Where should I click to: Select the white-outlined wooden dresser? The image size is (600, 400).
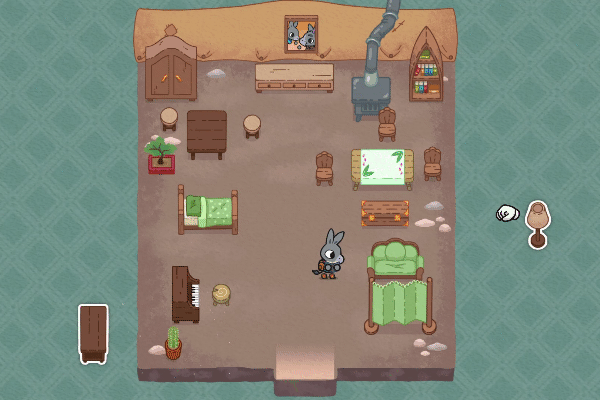coord(93,332)
